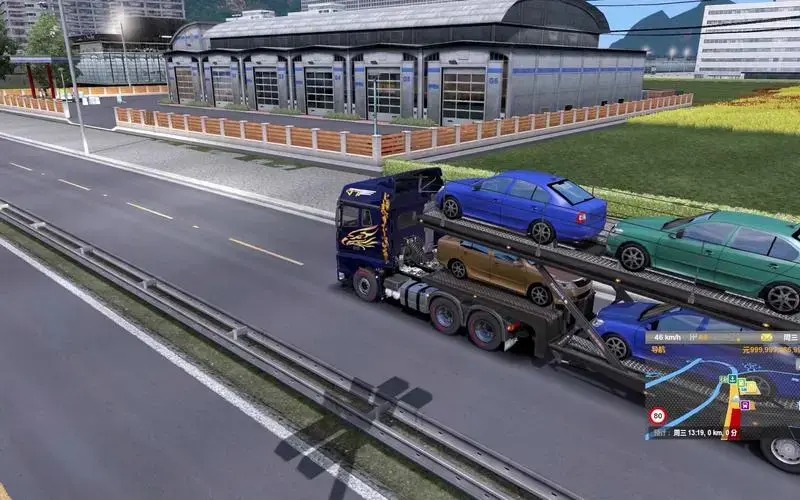Image resolution: width=800 pixels, height=500 pixels.
Task: Select the 导航 navigation label
Action: 658,350
